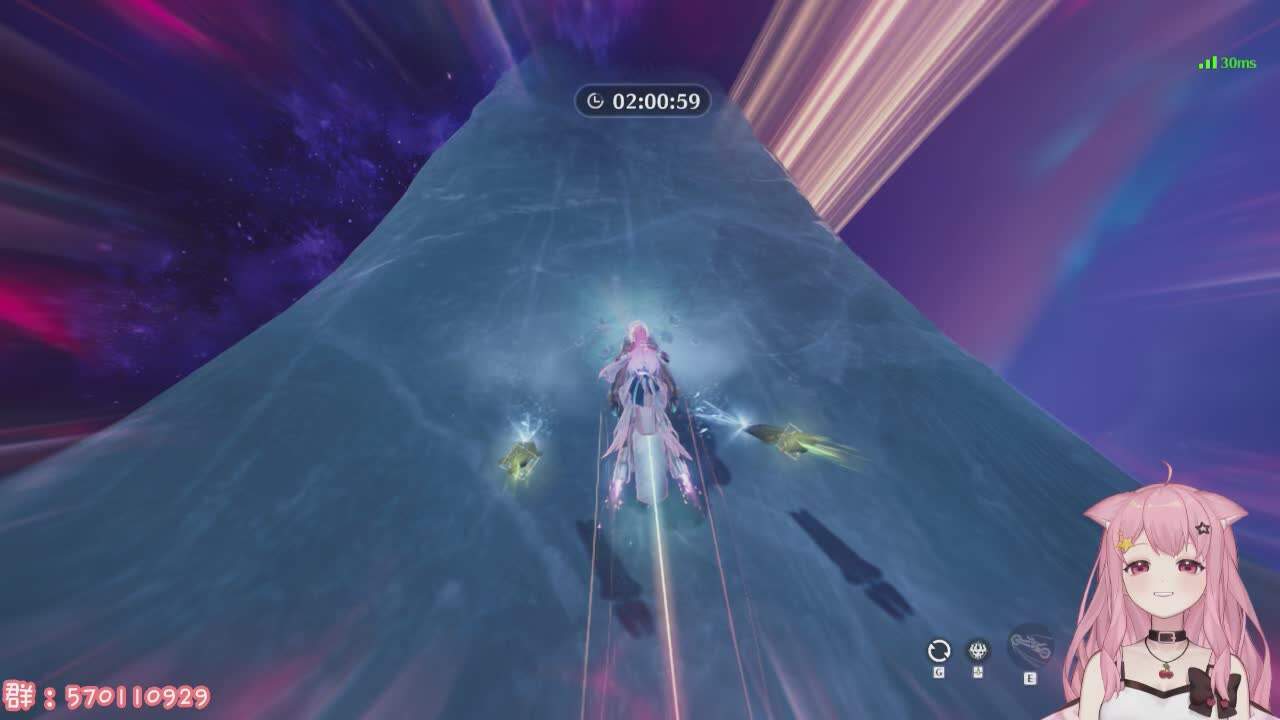Trigger the motorcycle vehicle ability
The height and width of the screenshot is (720, 1280).
(x=1030, y=646)
